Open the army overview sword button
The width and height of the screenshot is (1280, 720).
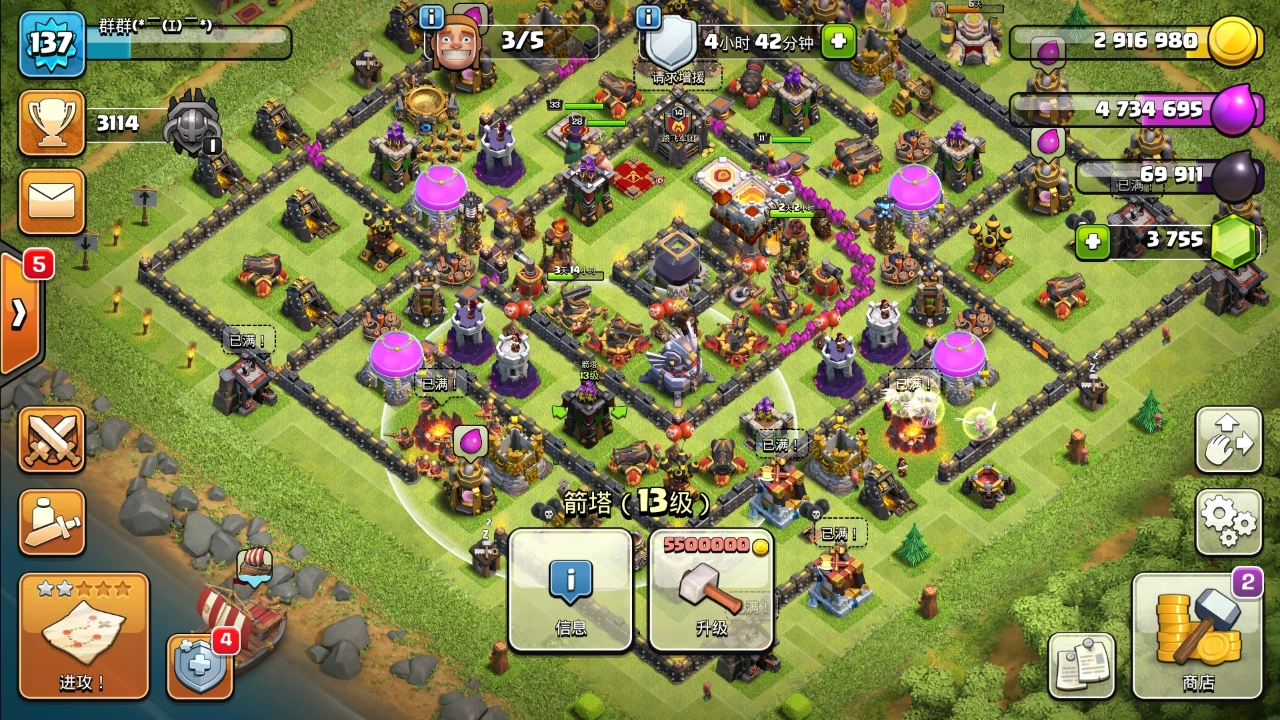[x=51, y=521]
